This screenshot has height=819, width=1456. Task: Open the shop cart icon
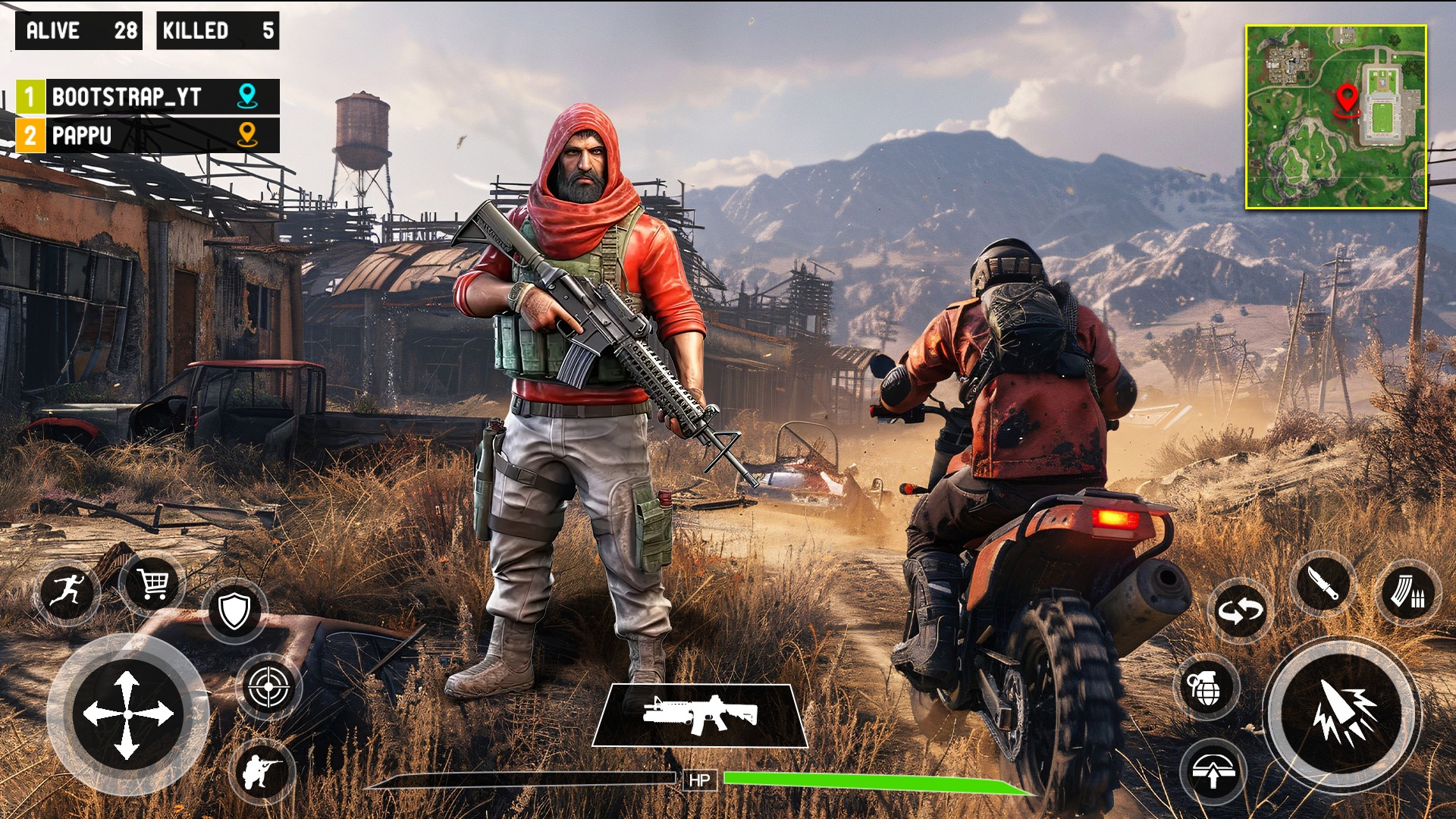[x=152, y=584]
